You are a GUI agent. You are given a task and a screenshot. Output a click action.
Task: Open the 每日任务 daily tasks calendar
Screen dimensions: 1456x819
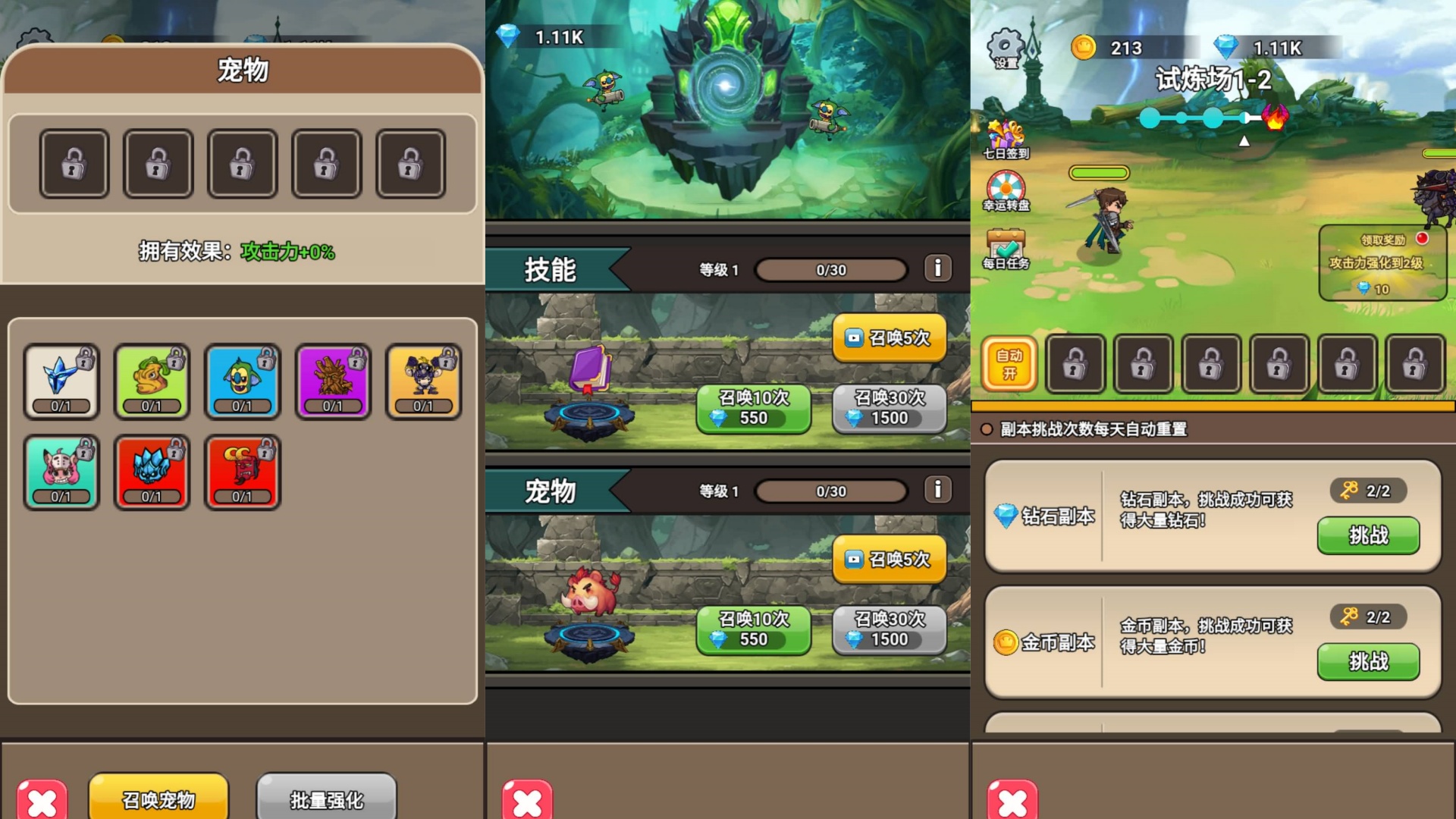(x=1006, y=243)
